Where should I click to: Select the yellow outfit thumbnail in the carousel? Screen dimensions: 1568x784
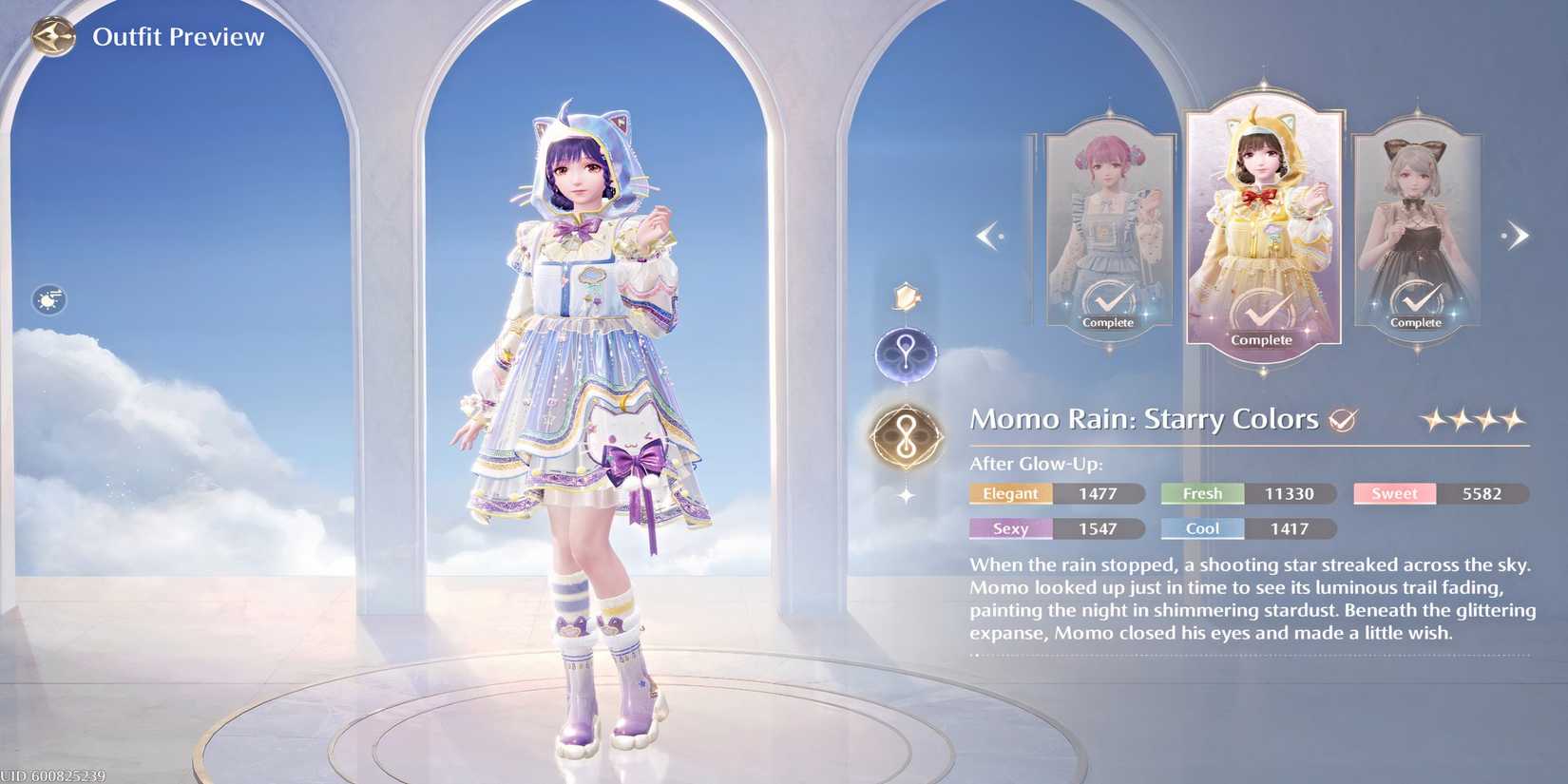click(1264, 219)
